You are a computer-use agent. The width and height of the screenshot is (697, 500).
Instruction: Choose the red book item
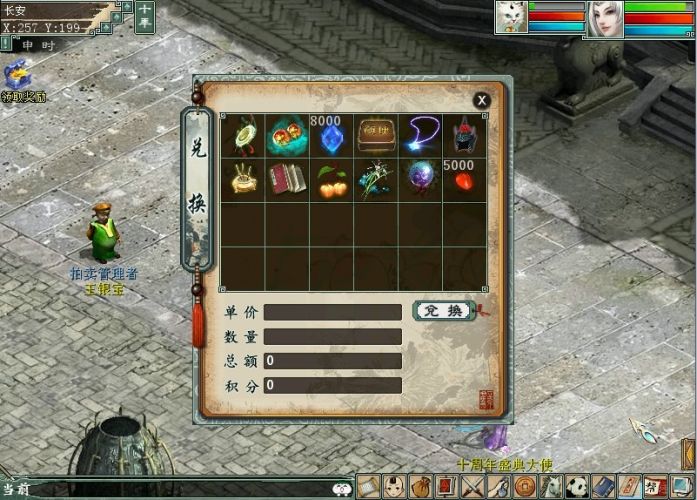click(x=287, y=180)
